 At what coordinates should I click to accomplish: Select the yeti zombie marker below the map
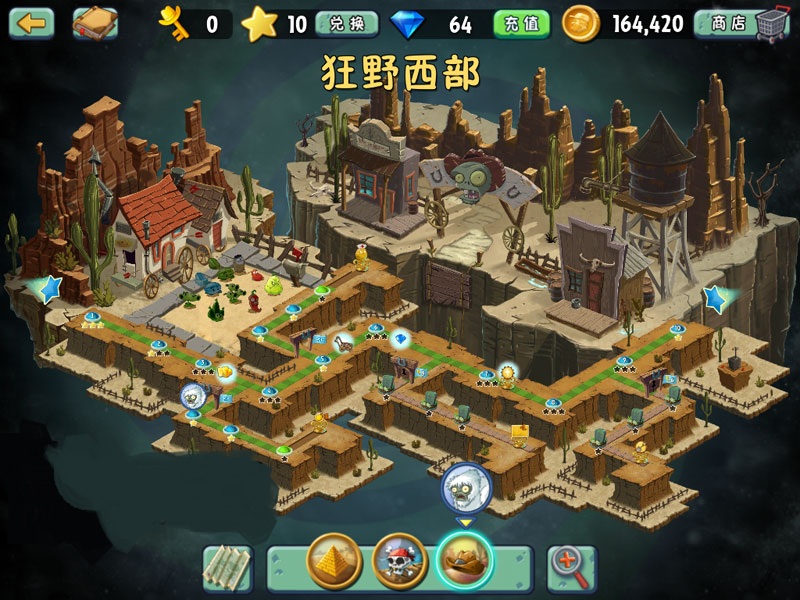(466, 487)
